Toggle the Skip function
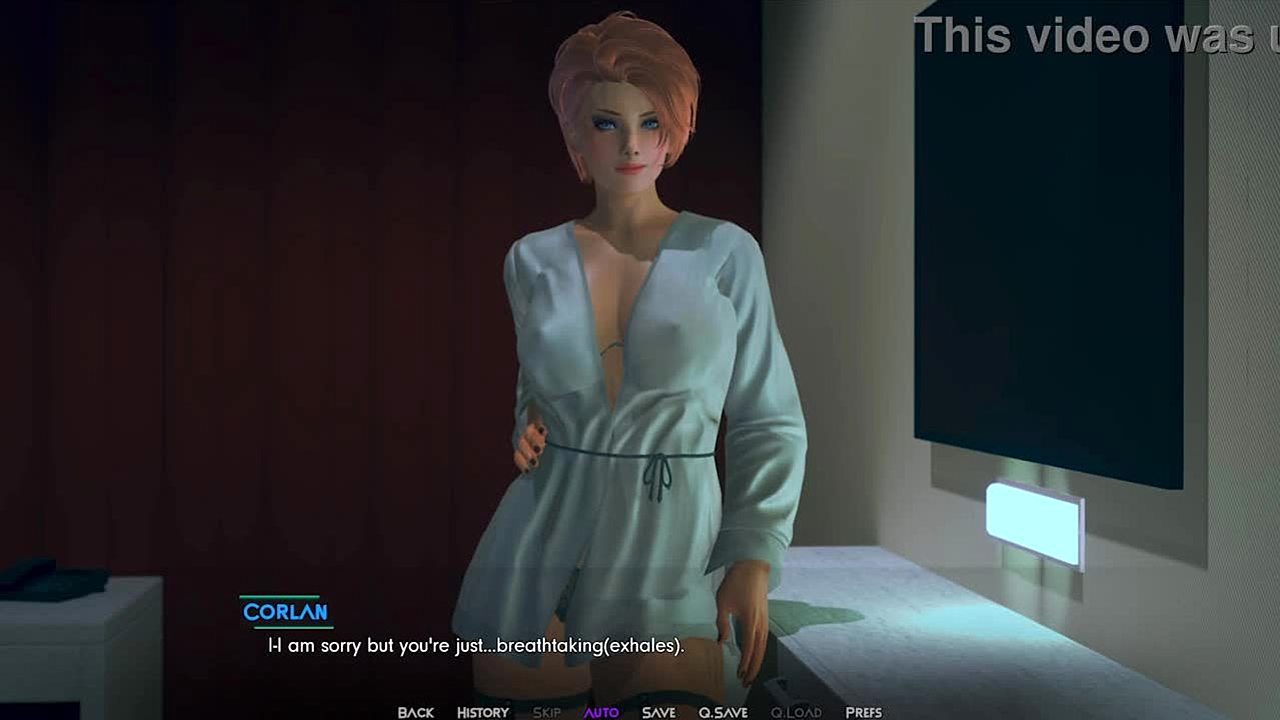Image resolution: width=1280 pixels, height=720 pixels. tap(546, 712)
